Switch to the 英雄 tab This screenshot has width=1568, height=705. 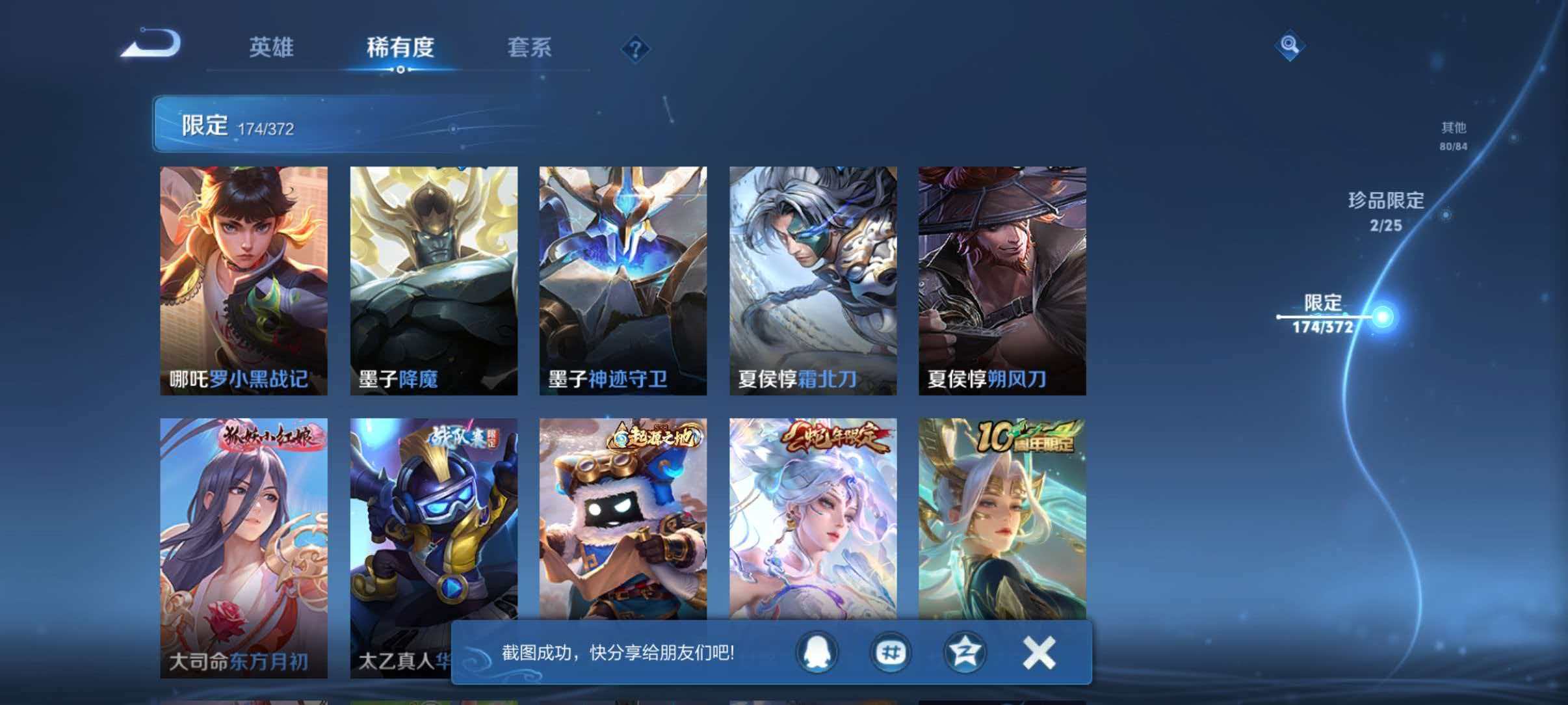[x=272, y=46]
